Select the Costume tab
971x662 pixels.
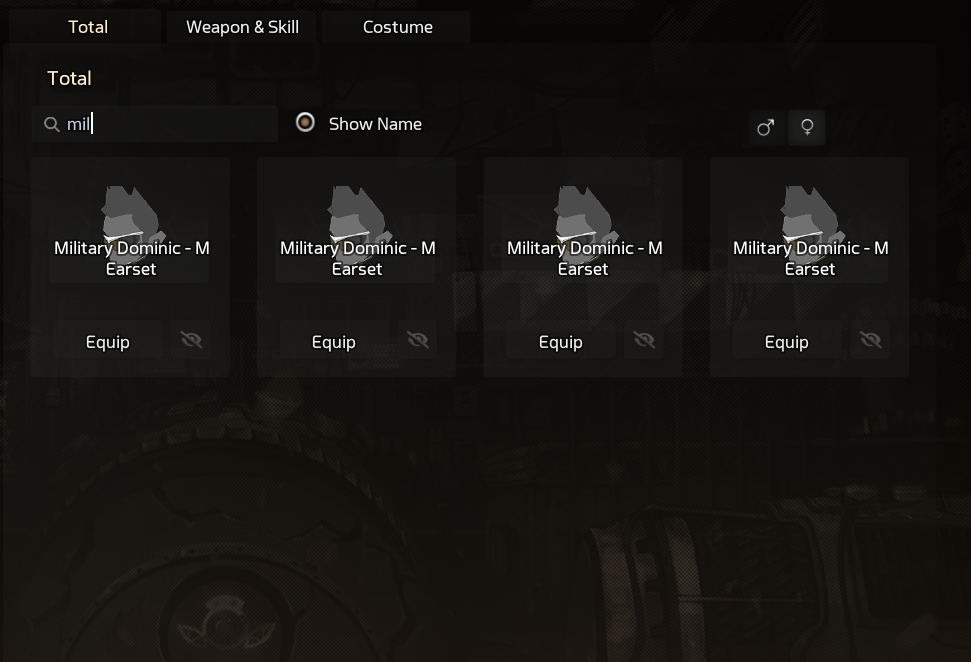click(397, 27)
